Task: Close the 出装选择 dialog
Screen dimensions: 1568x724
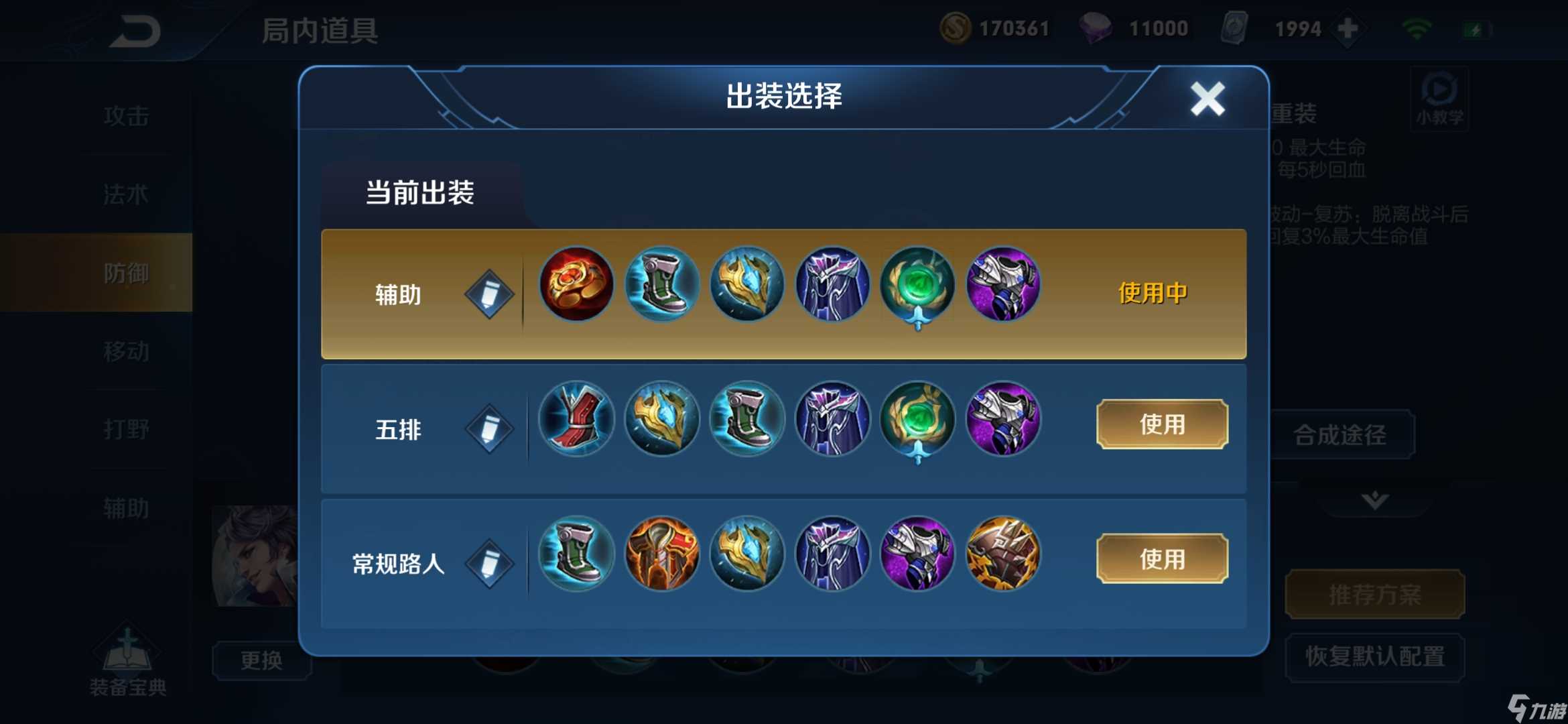Action: coord(1207,99)
